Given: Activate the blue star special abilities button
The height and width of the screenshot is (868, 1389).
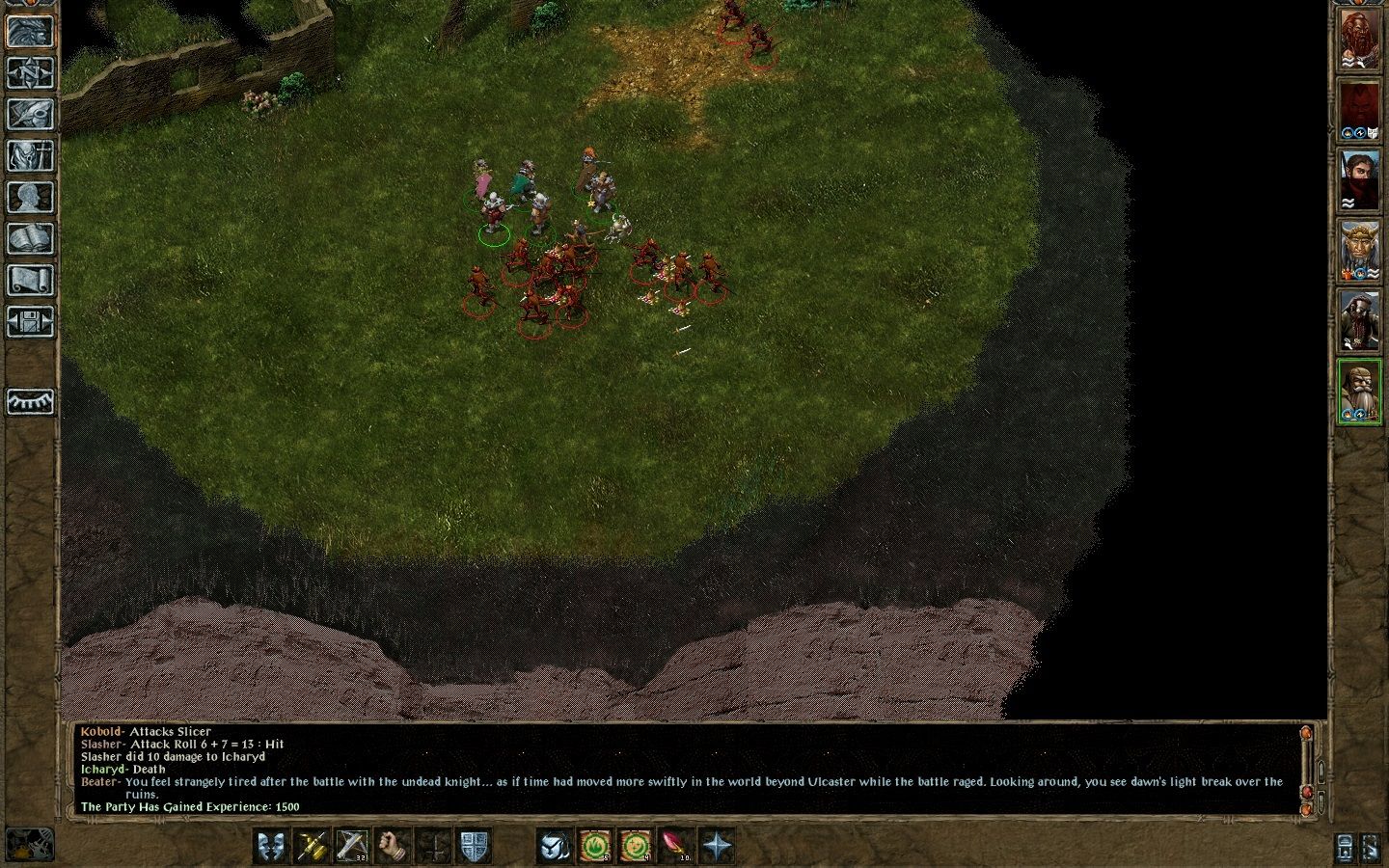Looking at the screenshot, I should (717, 846).
